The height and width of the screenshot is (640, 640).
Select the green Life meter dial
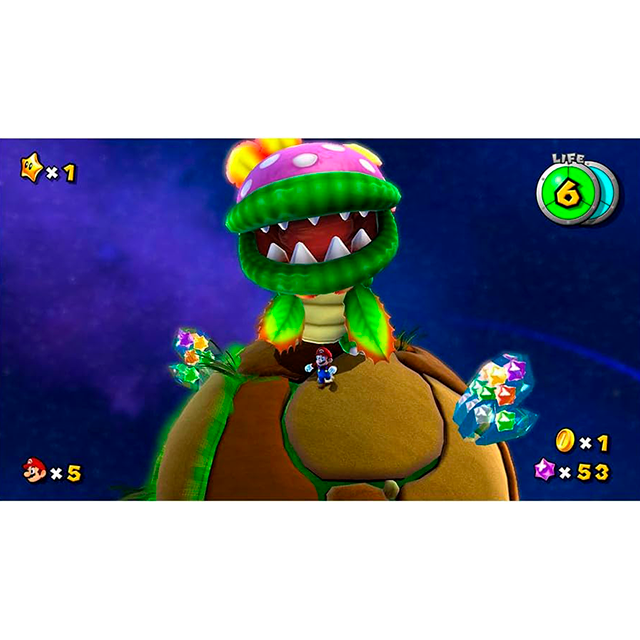[565, 193]
